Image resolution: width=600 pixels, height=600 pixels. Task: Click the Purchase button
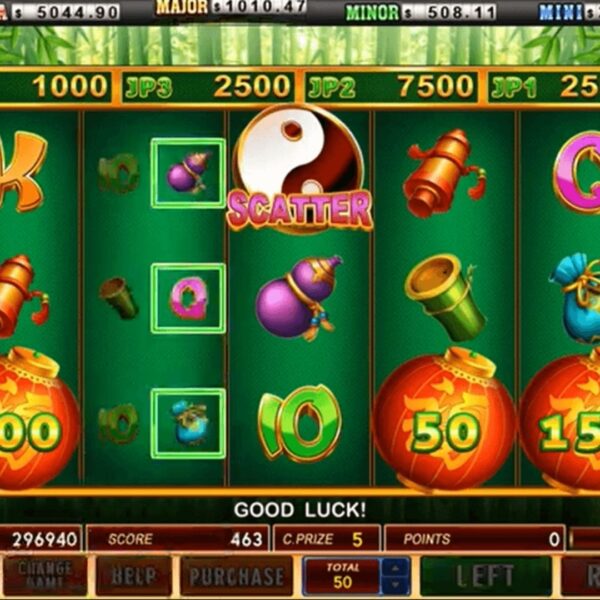coord(236,576)
